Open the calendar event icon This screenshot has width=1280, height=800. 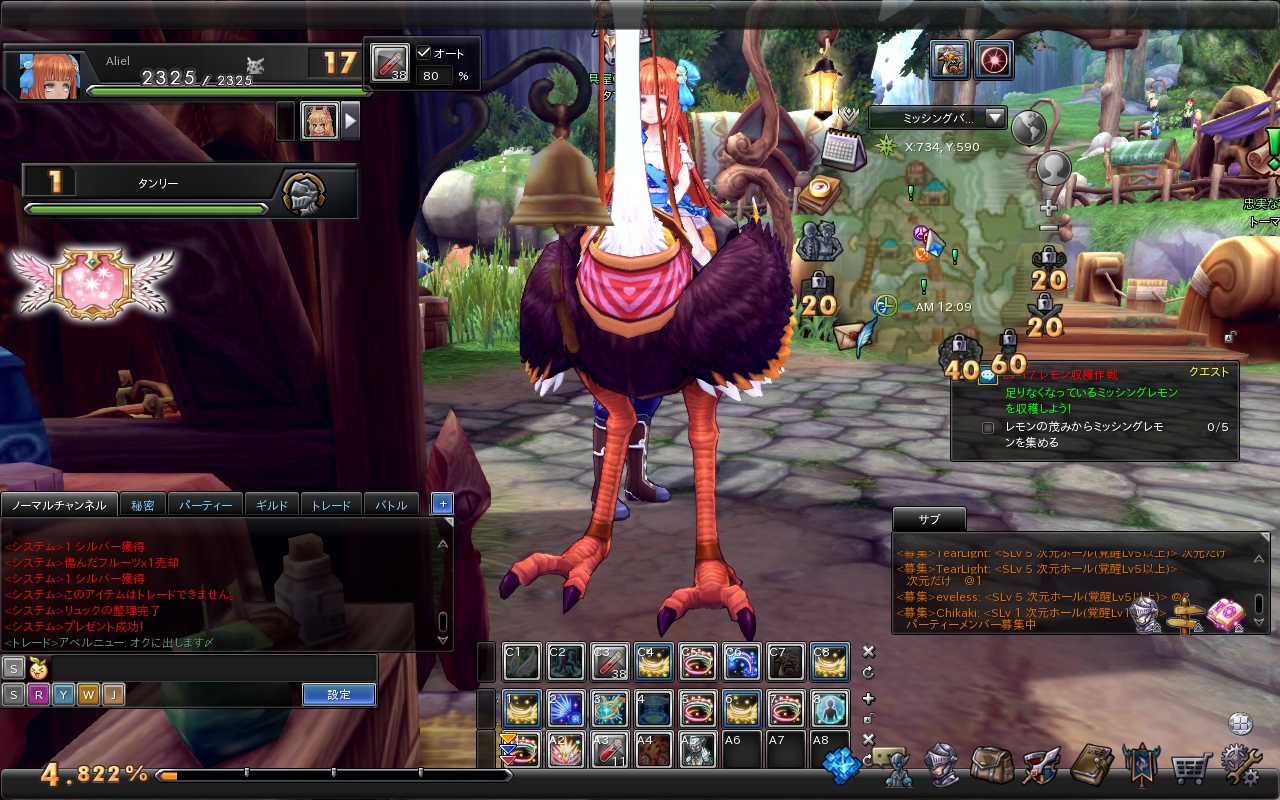tap(842, 150)
